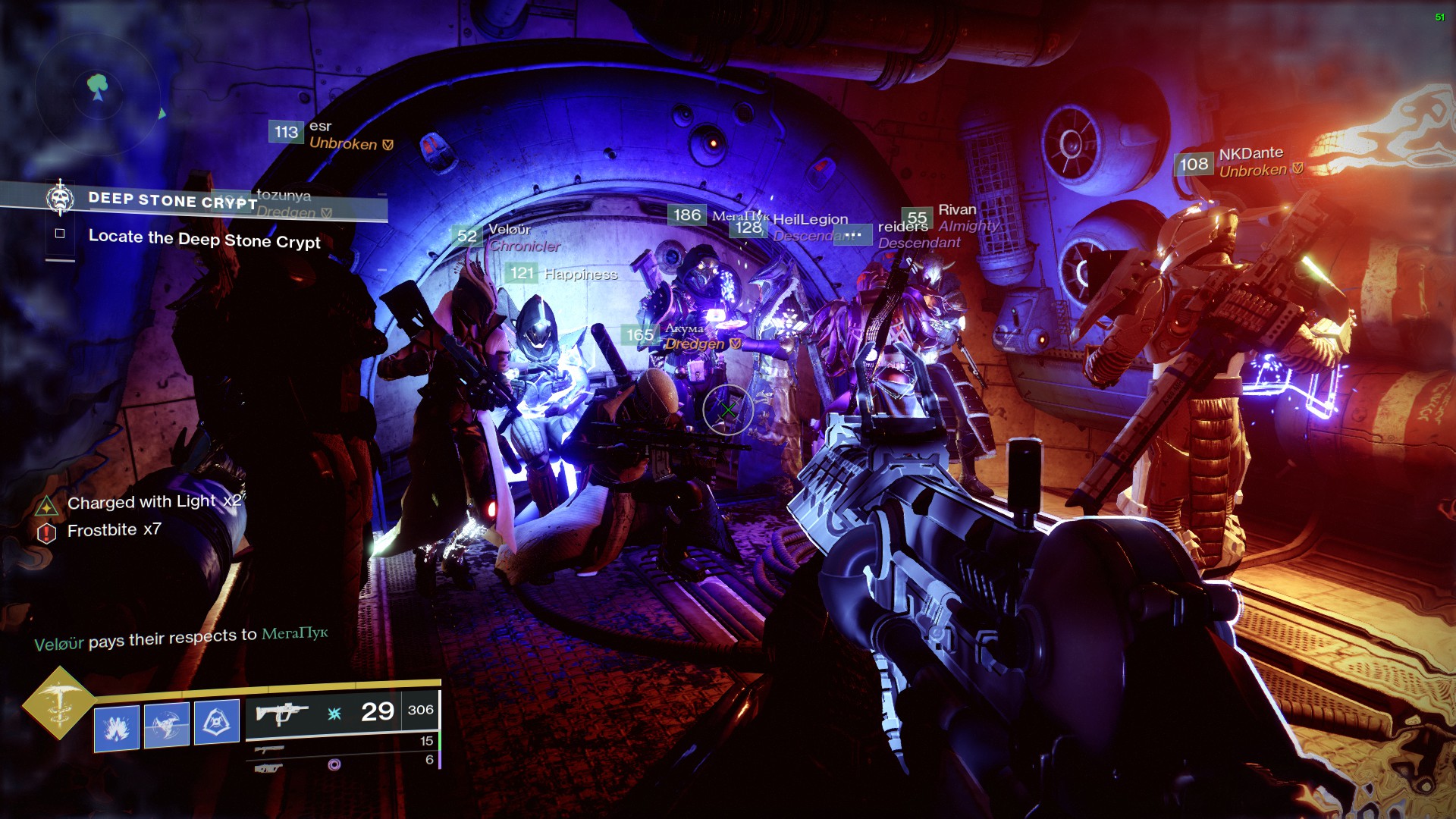Switch to the secondary weapon with 15 ammo
1456x819 pixels.
pos(269,749)
